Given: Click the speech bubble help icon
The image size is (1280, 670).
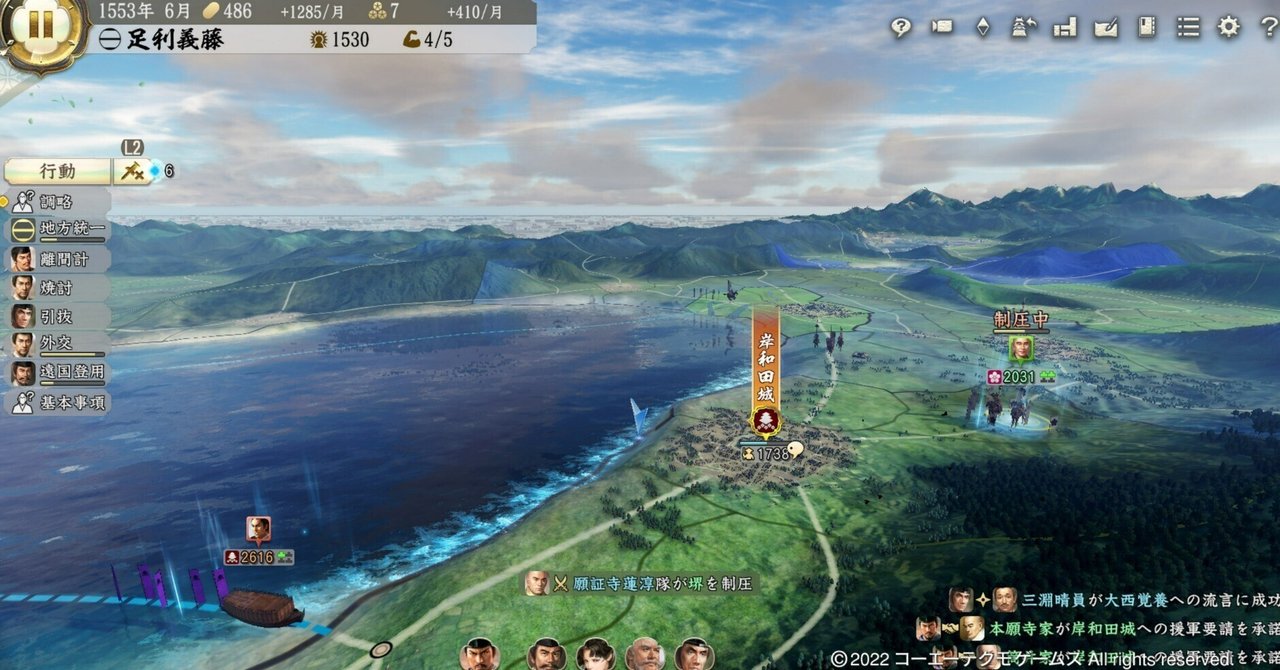Looking at the screenshot, I should (x=901, y=28).
